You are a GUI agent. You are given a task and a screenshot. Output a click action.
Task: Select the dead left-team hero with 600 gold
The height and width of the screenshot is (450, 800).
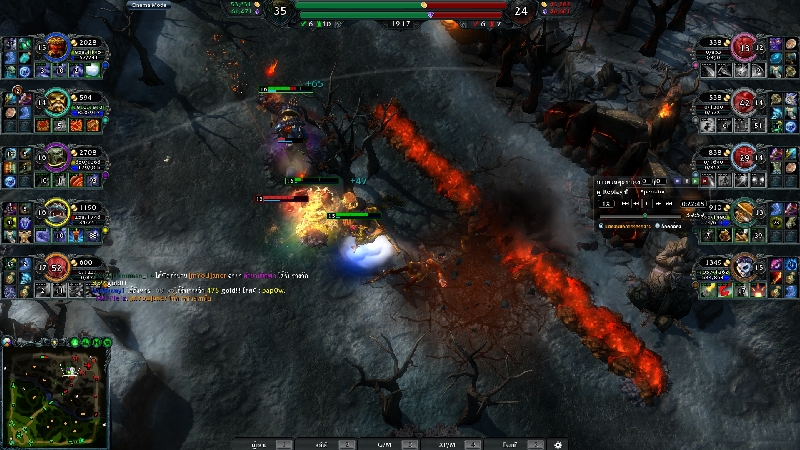click(x=55, y=267)
